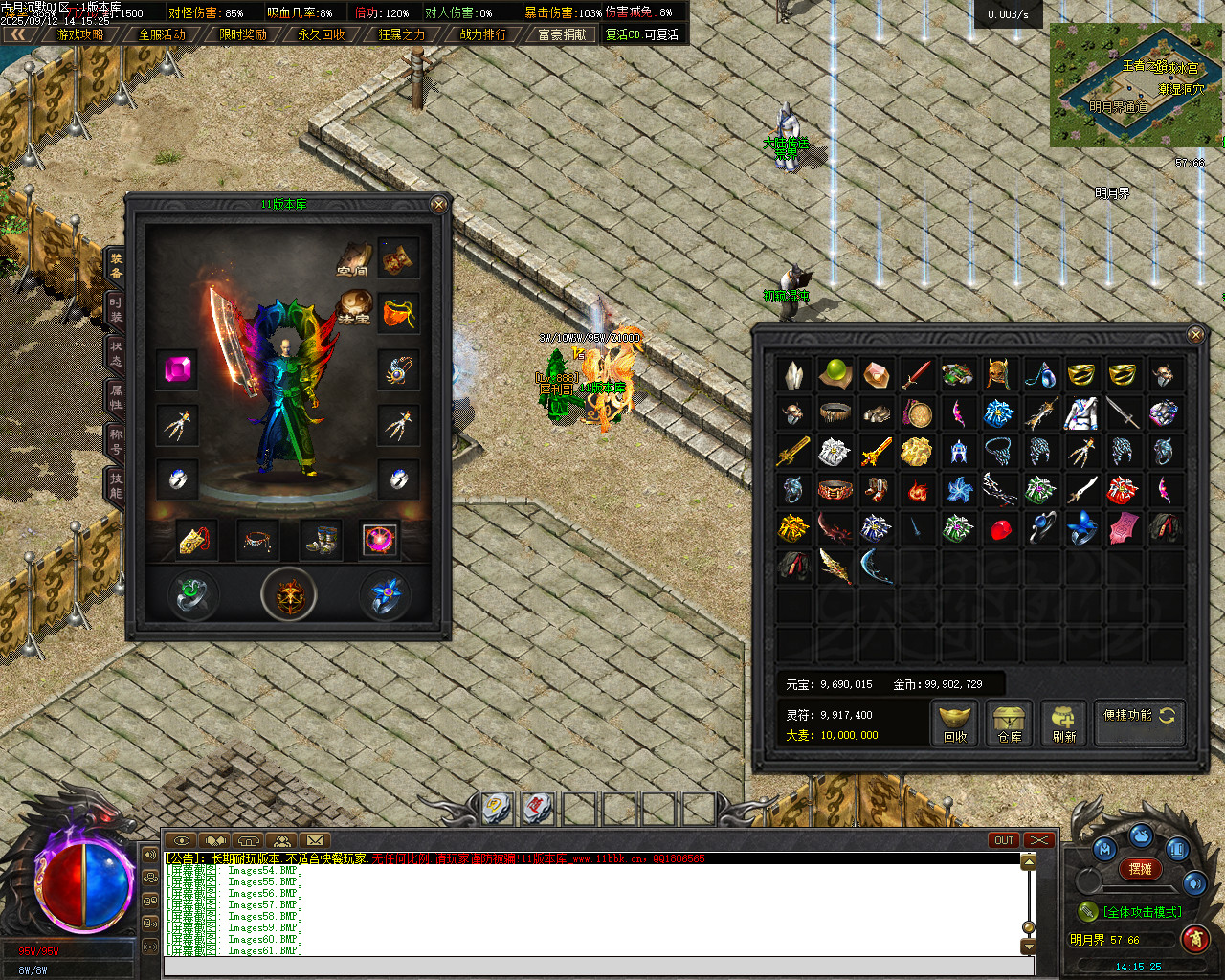Click the 法宝 talisman button
The height and width of the screenshot is (980, 1225).
click(354, 307)
